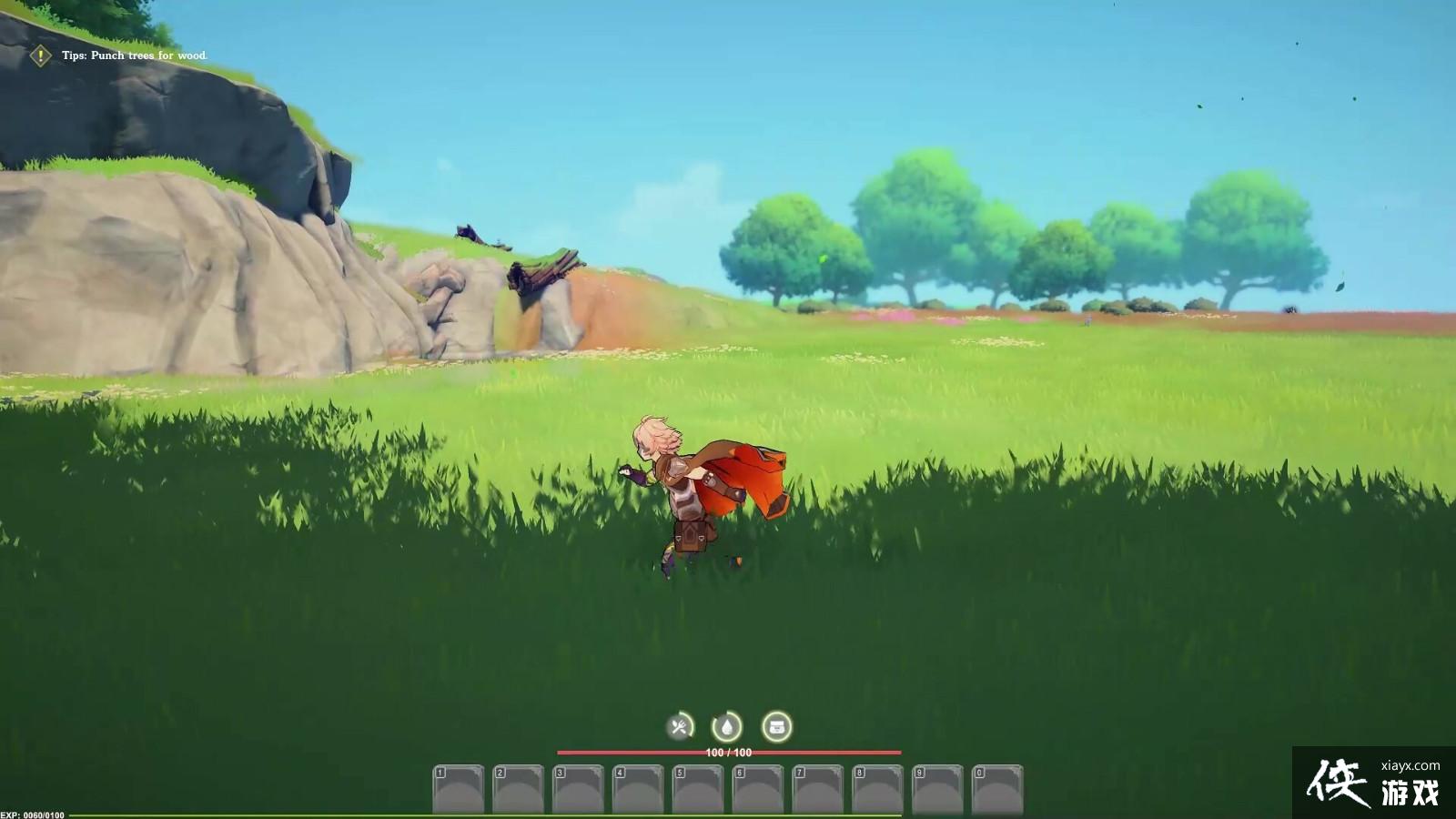Open the toolbox icon near the health bar
The image size is (1456, 819).
coord(775,725)
